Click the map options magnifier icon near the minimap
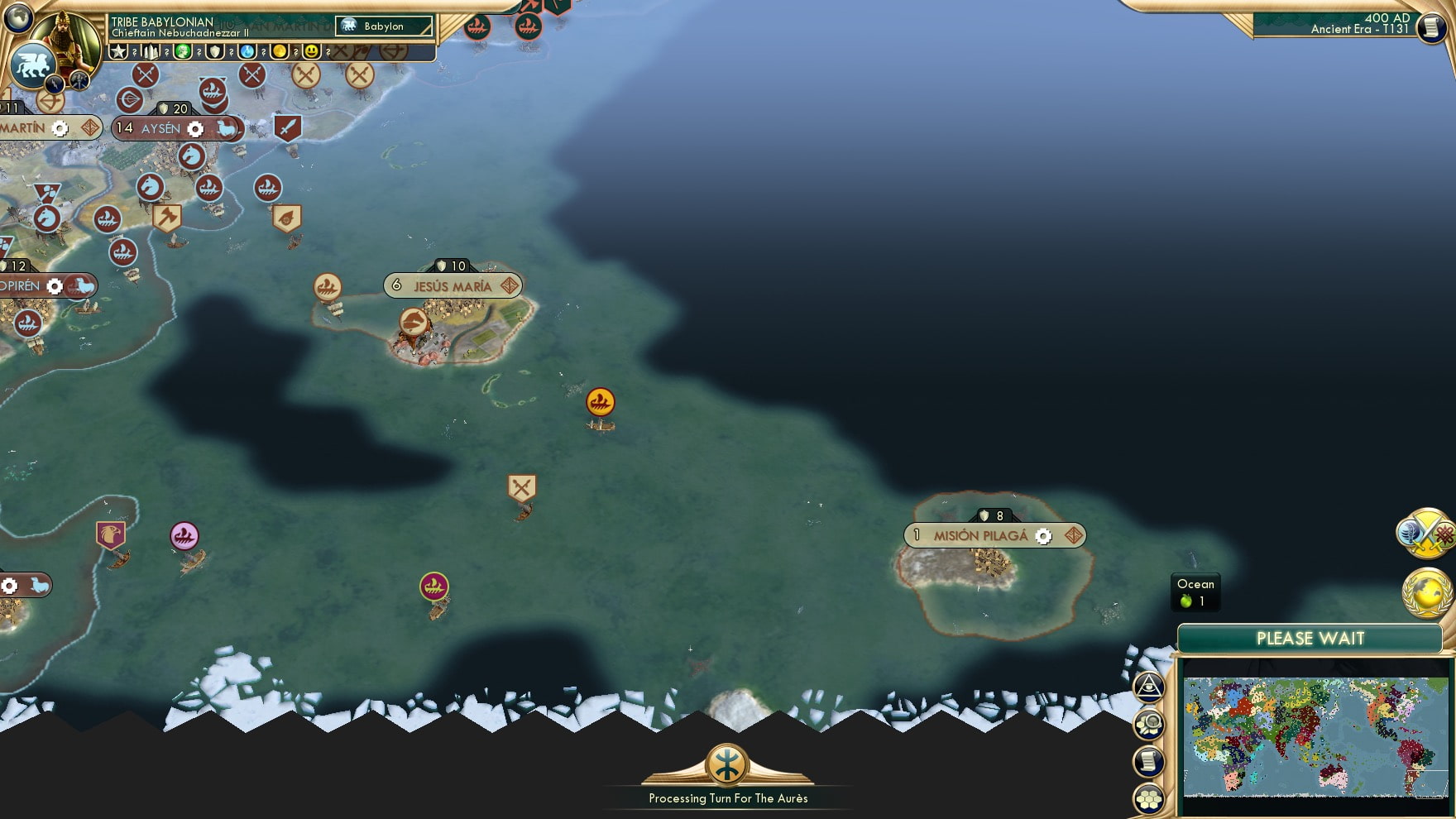The image size is (1456, 819). [1148, 724]
